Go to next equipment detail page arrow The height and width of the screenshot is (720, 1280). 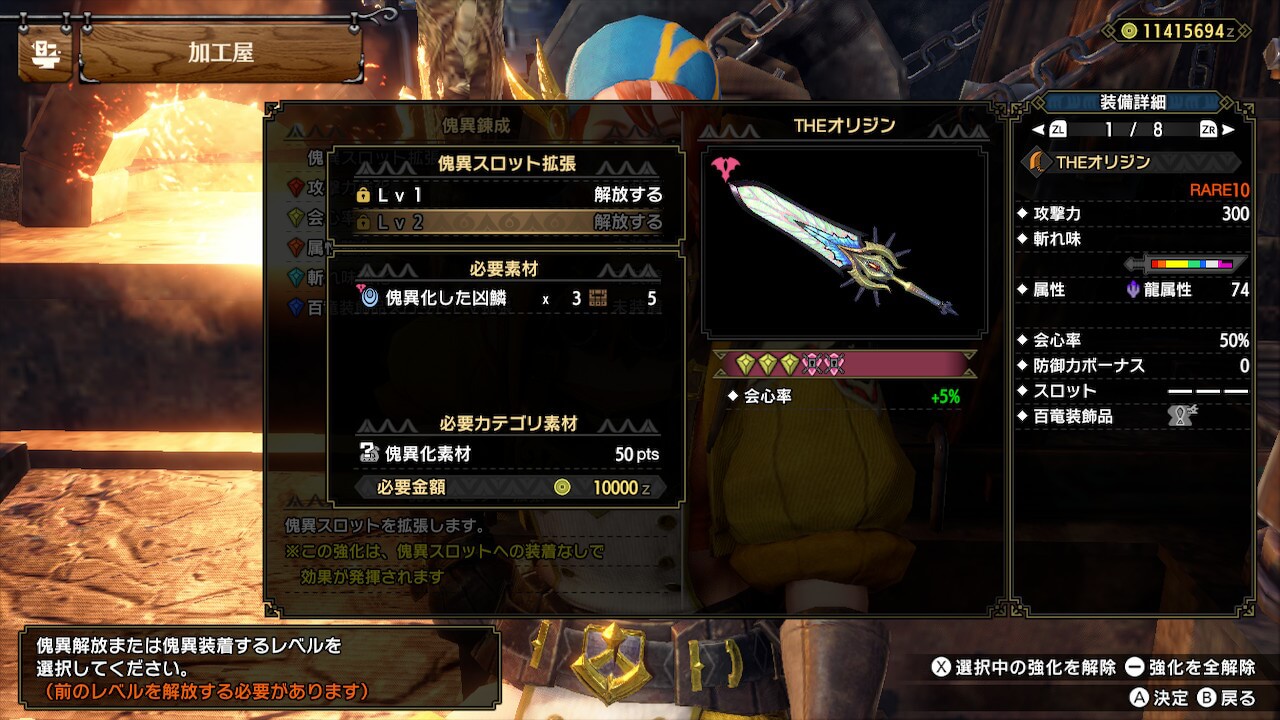pos(1227,130)
